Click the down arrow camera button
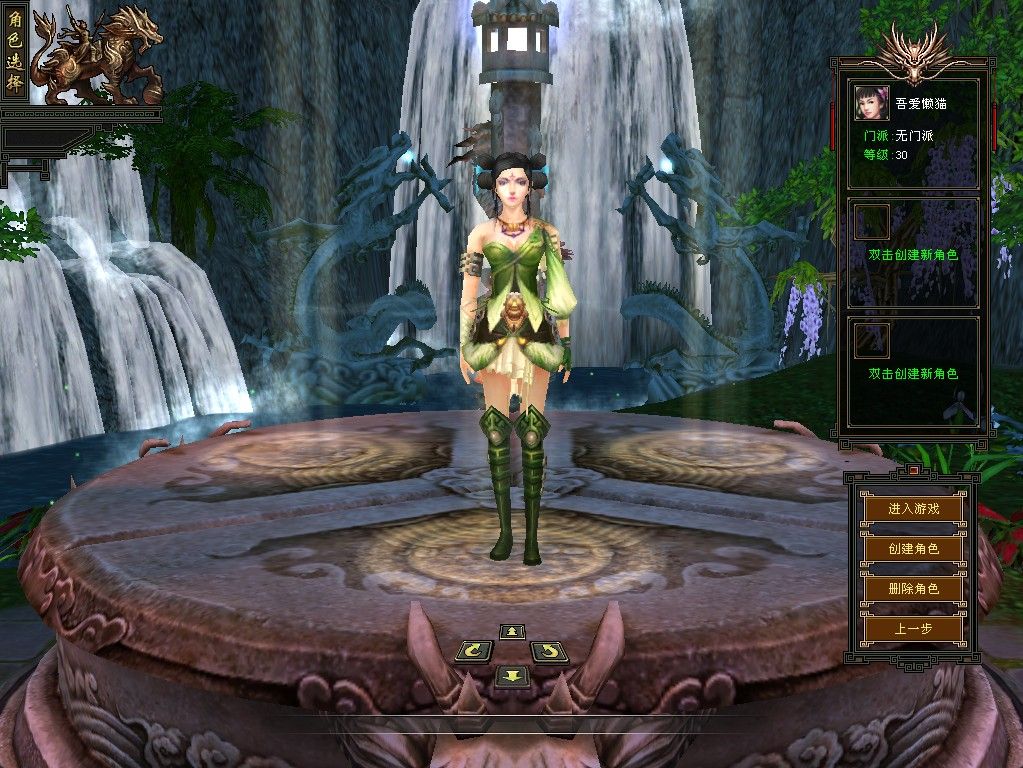Viewport: 1023px width, 768px height. [510, 676]
